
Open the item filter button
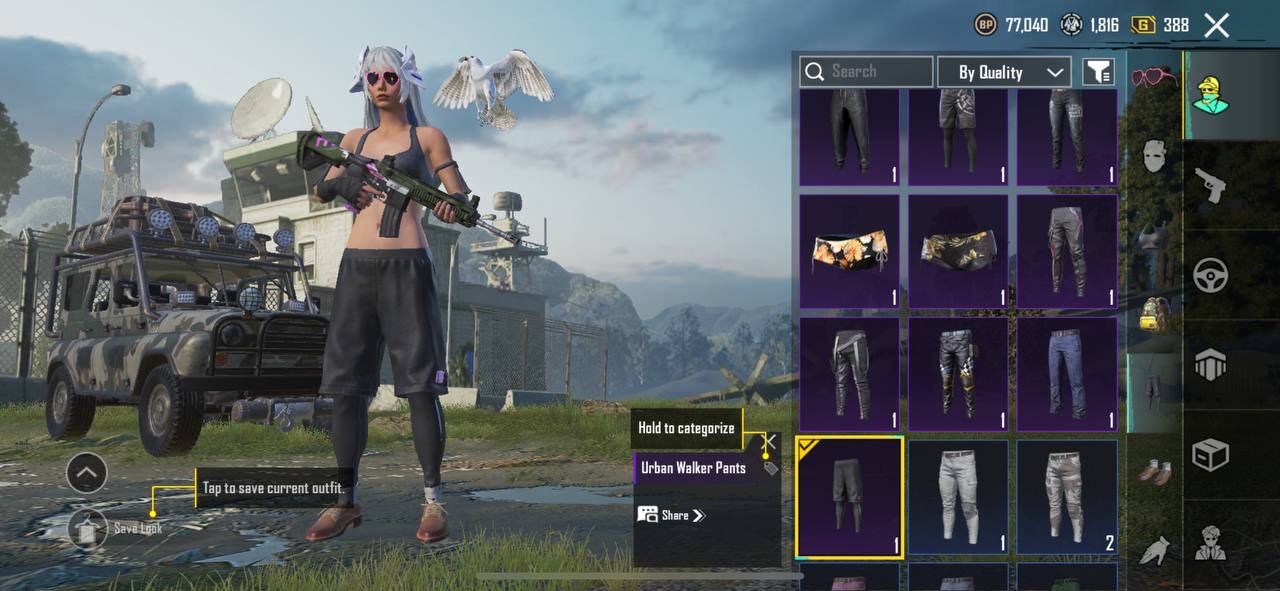1098,72
